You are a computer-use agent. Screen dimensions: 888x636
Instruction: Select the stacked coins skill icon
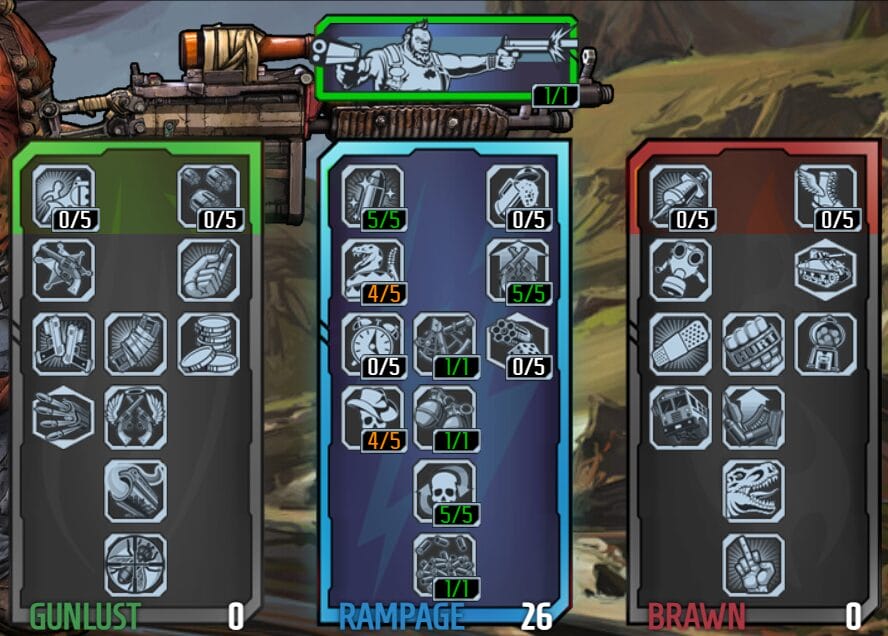point(209,344)
